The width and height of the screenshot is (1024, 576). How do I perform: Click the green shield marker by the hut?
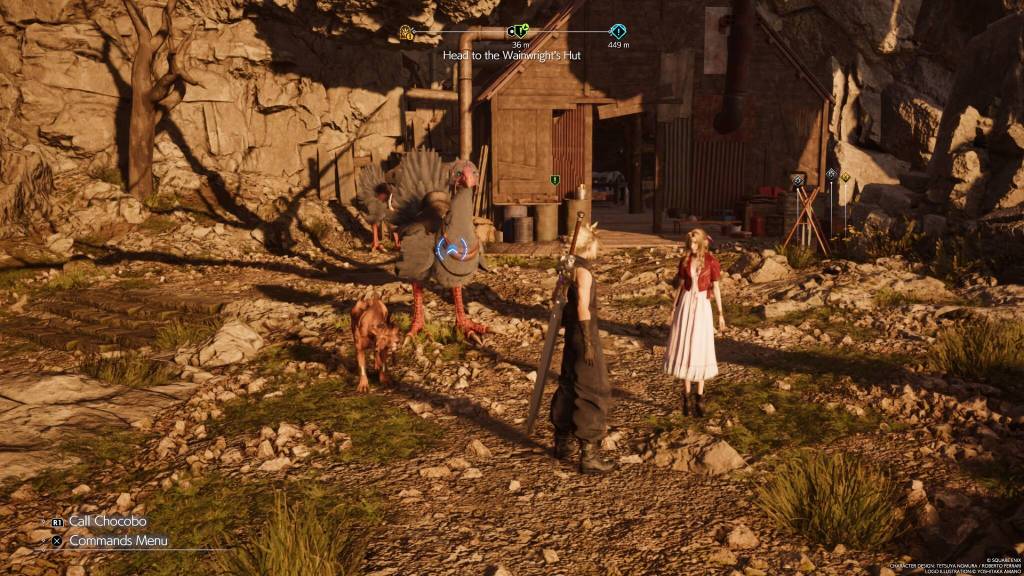tap(554, 180)
